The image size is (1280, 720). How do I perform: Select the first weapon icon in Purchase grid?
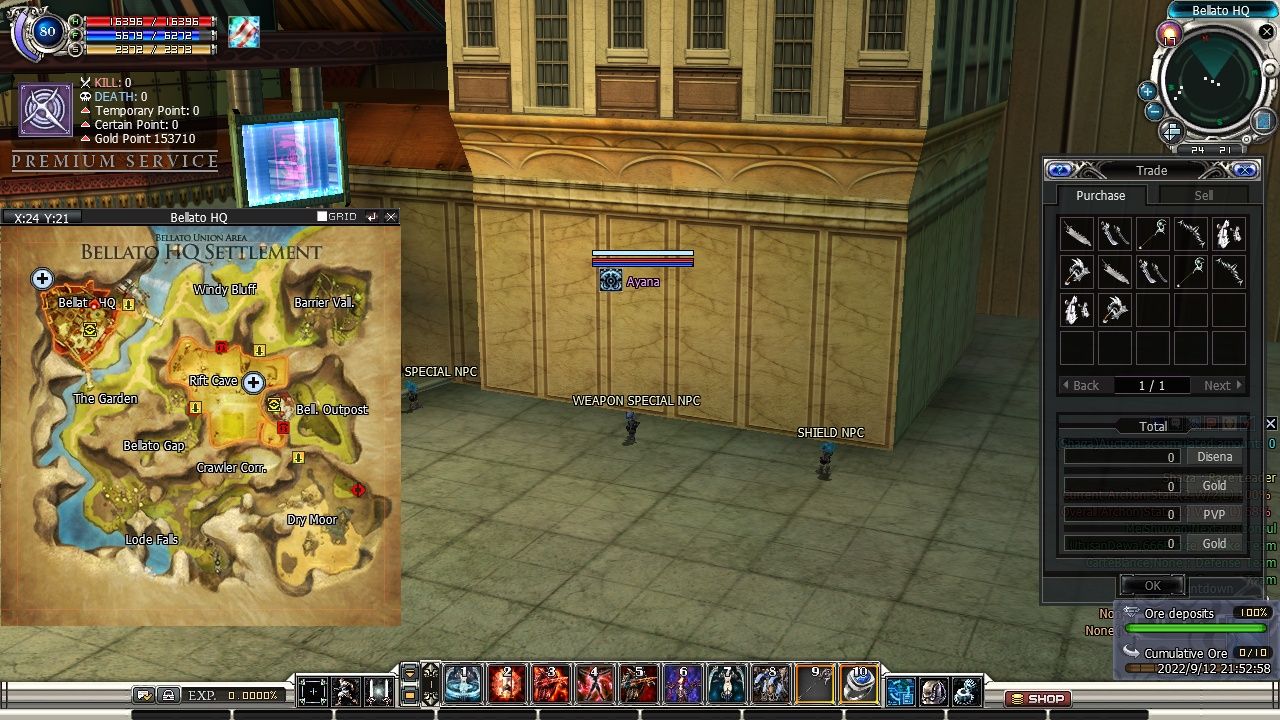[x=1076, y=233]
